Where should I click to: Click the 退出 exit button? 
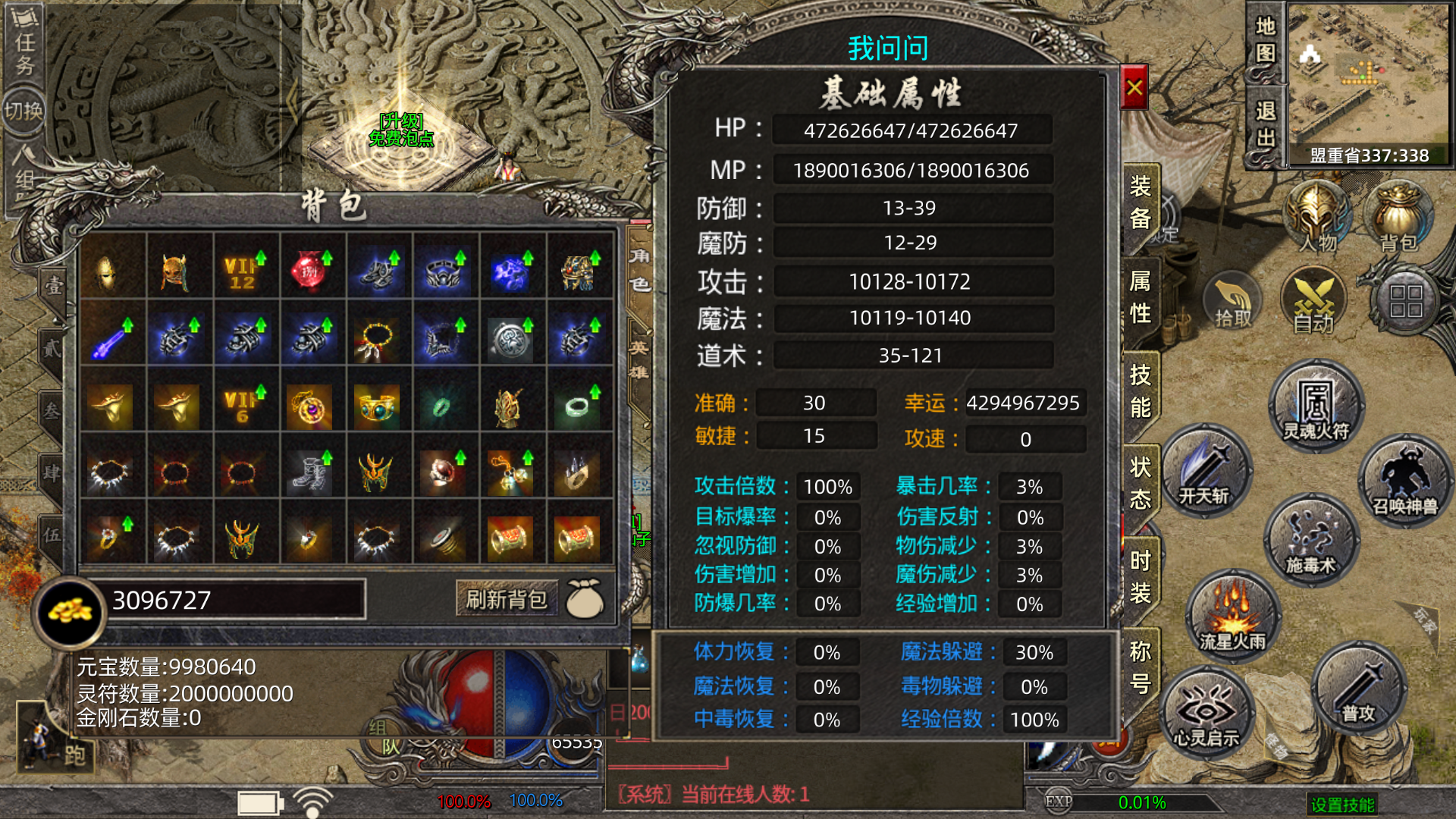point(1265,125)
